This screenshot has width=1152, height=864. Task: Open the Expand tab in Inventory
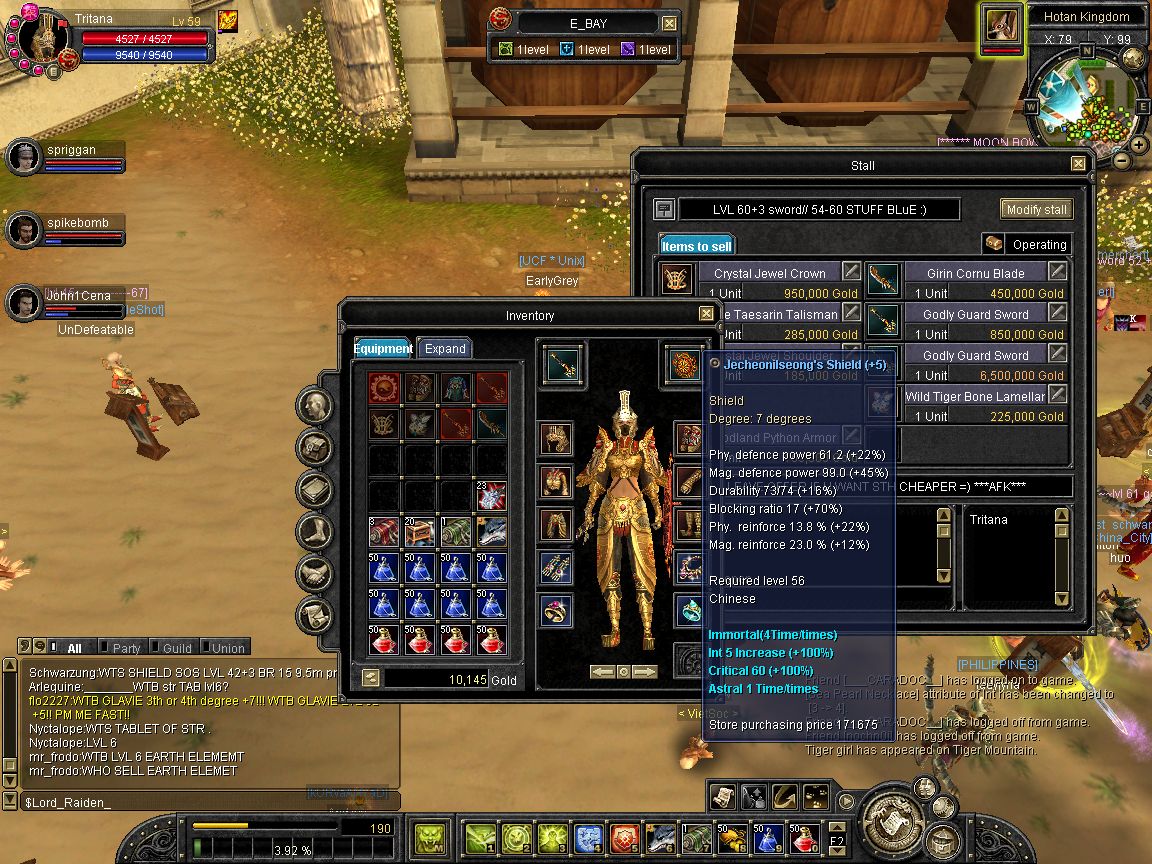point(445,348)
